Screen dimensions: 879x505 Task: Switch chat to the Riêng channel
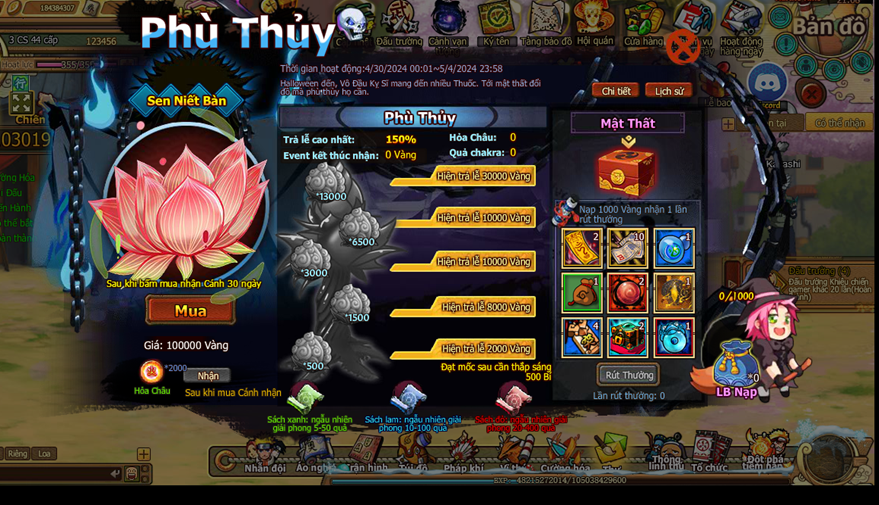[17, 454]
